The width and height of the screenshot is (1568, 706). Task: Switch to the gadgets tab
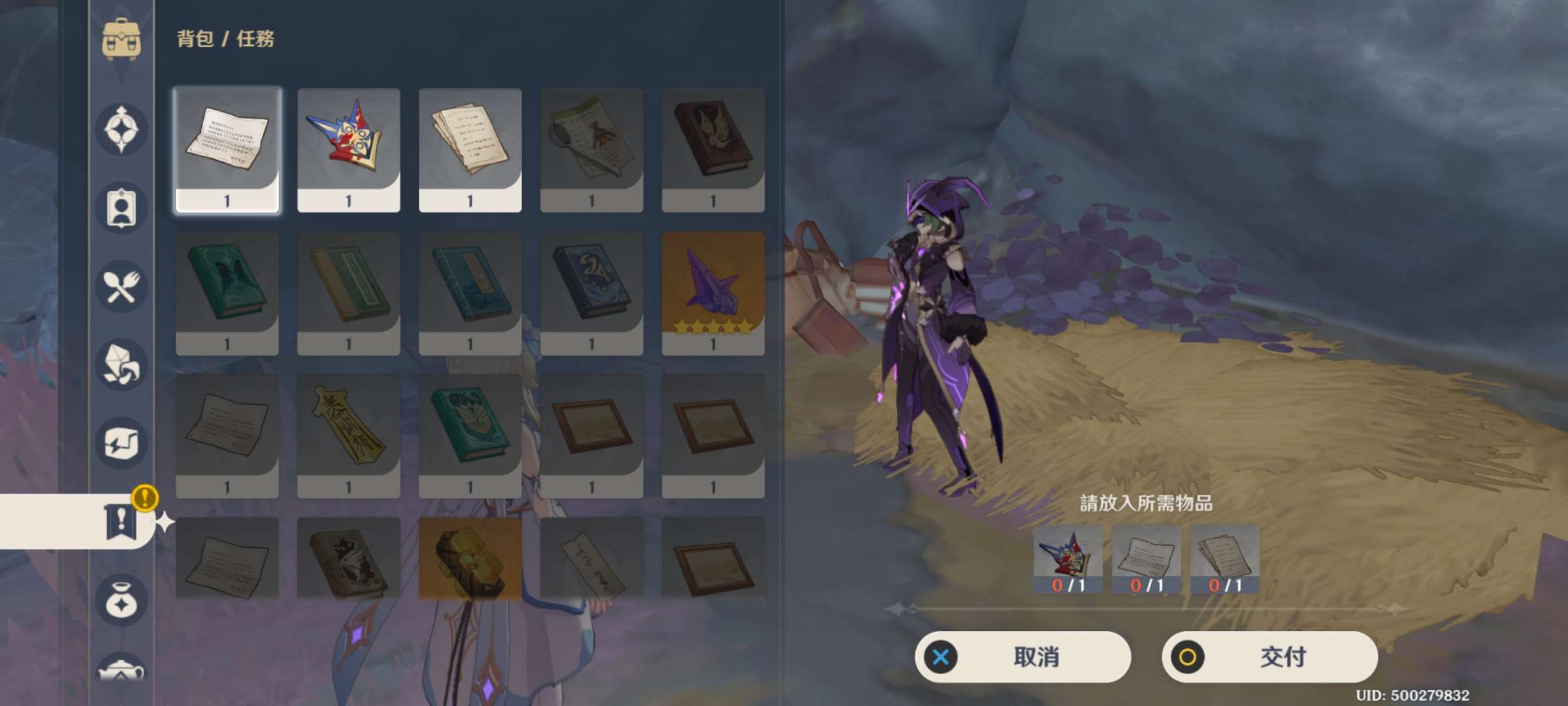tap(122, 443)
